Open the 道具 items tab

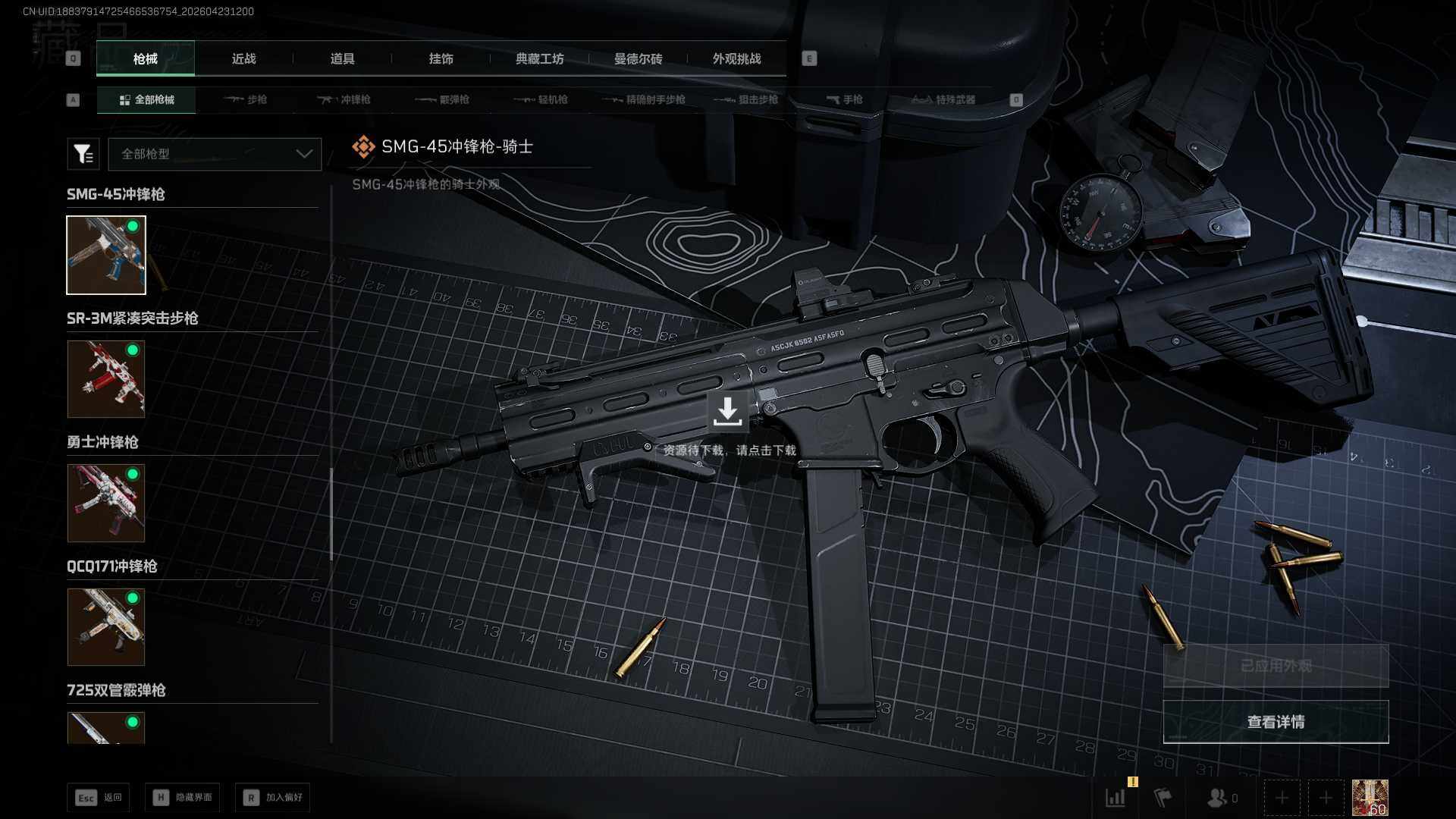point(342,59)
